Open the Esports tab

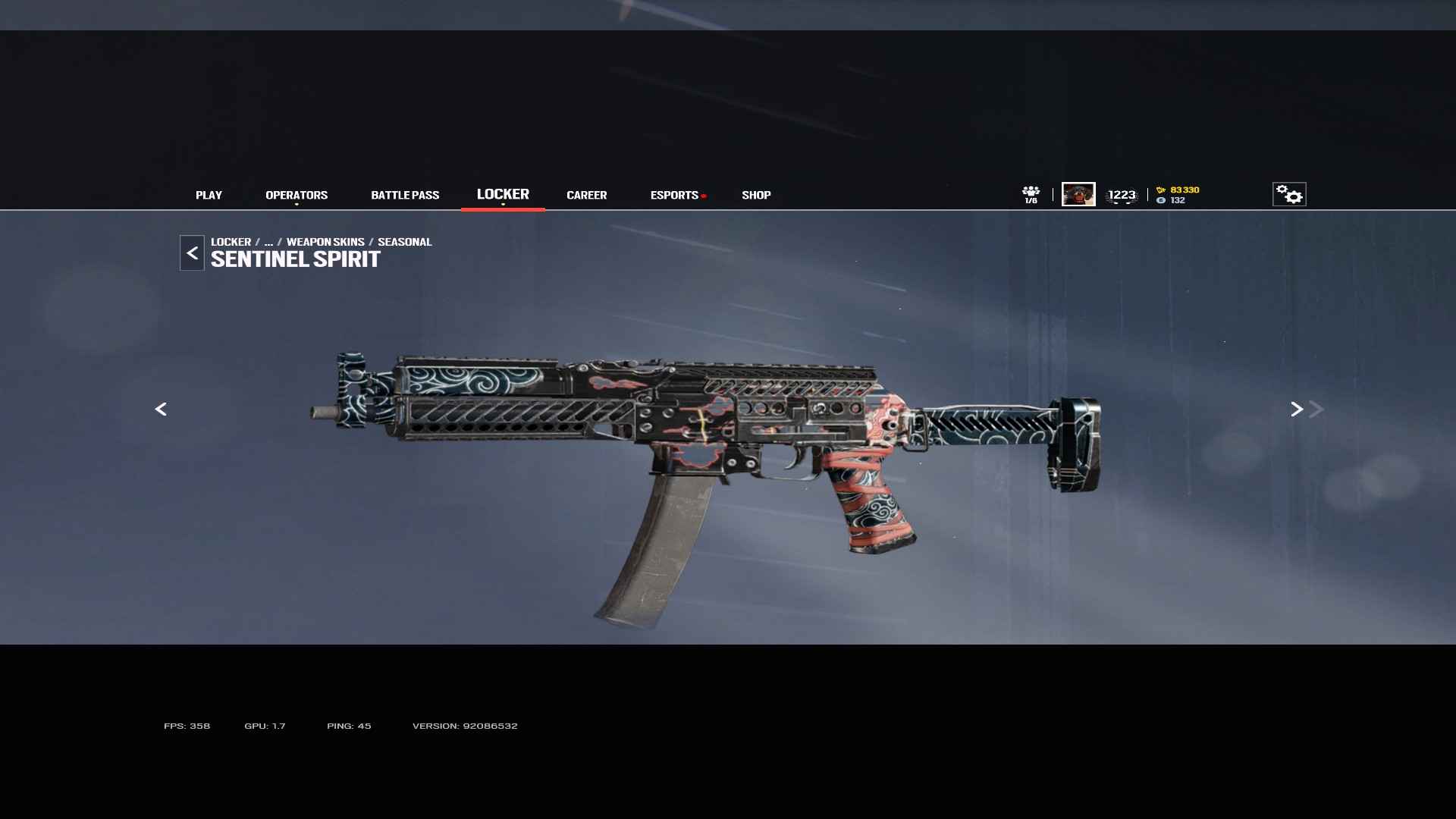pos(674,195)
